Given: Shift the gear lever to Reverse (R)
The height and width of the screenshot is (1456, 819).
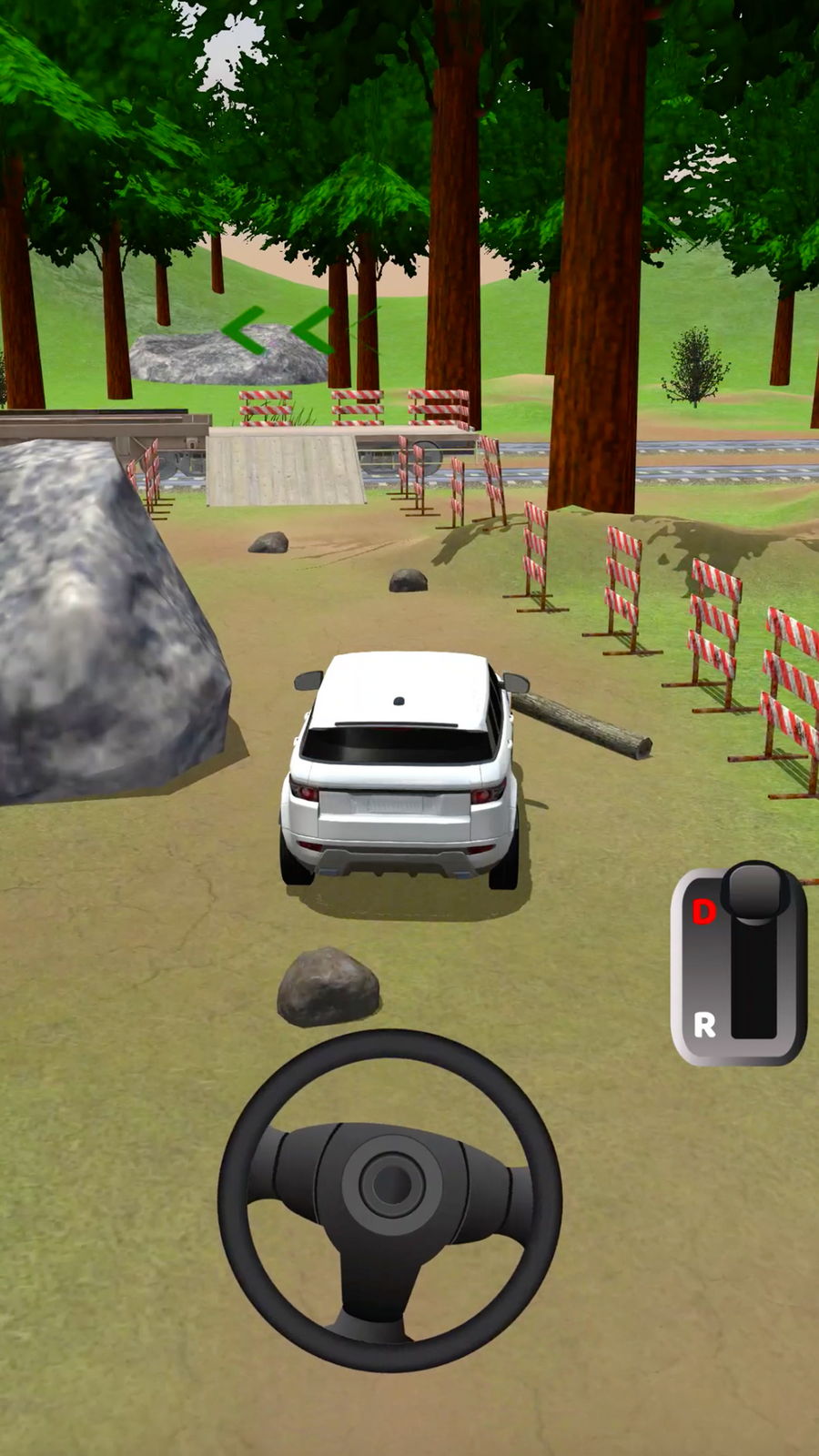Looking at the screenshot, I should click(x=705, y=1026).
